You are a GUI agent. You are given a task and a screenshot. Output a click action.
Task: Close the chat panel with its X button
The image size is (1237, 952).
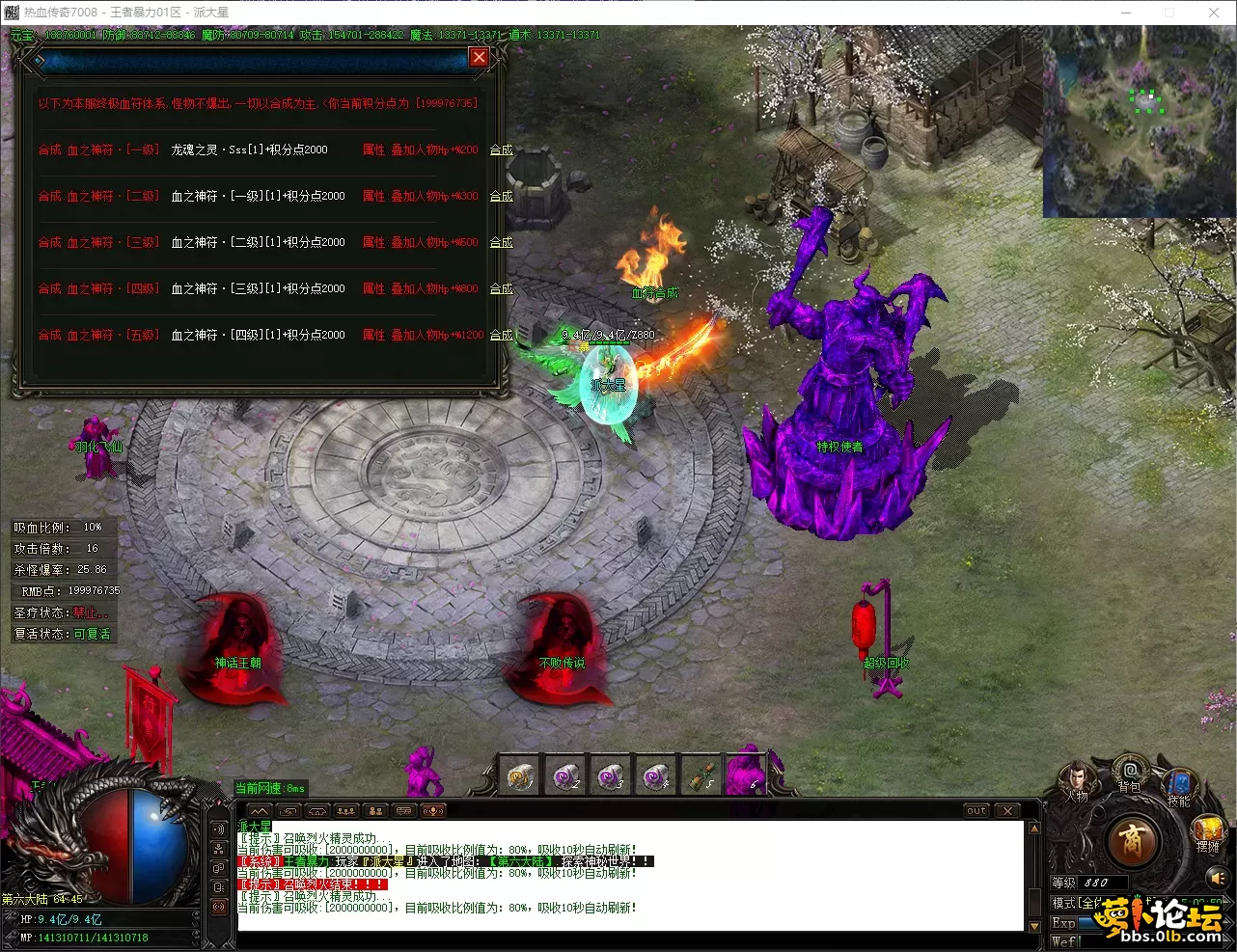(x=1007, y=811)
